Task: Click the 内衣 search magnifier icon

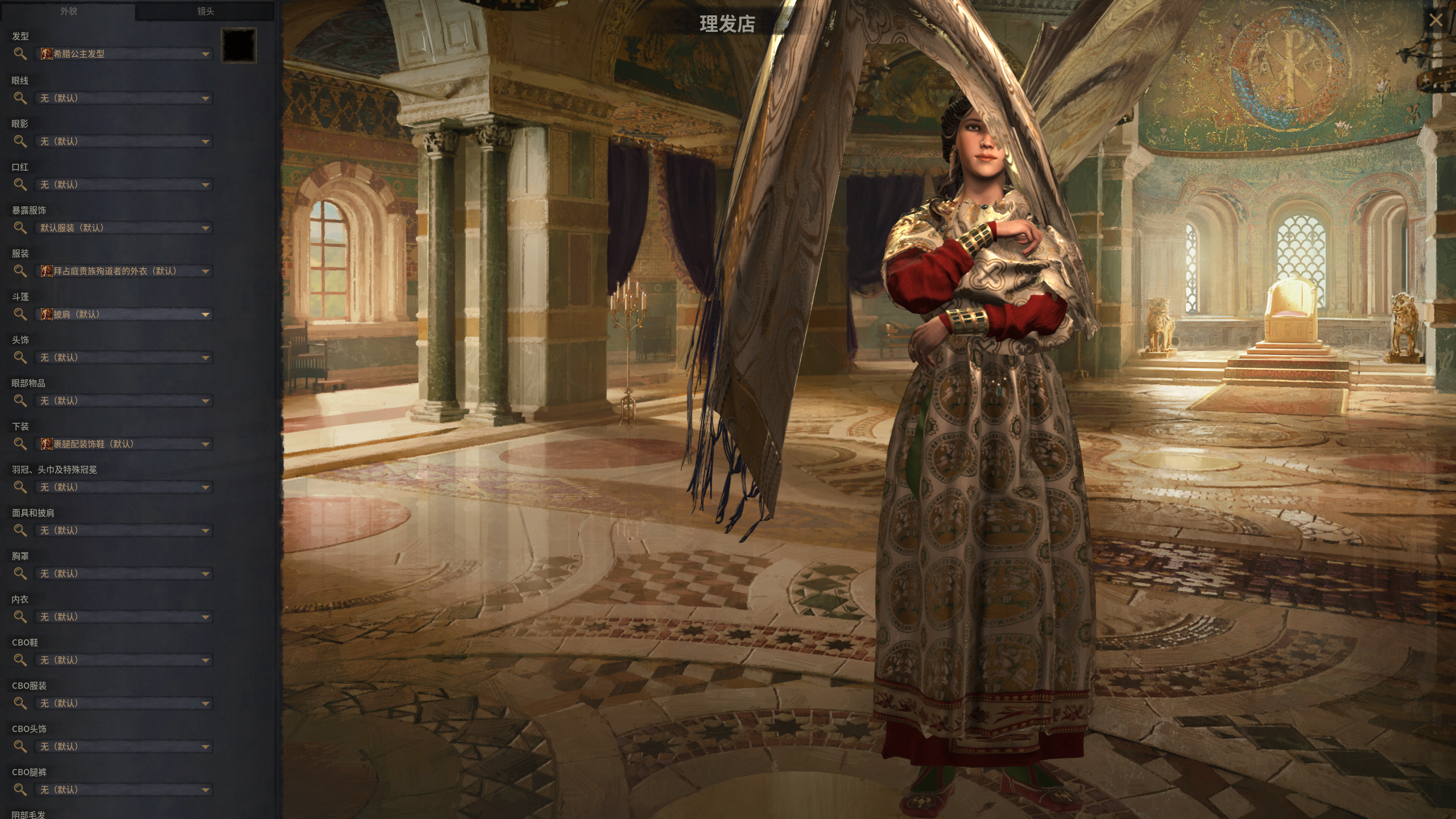Action: pyautogui.click(x=21, y=617)
